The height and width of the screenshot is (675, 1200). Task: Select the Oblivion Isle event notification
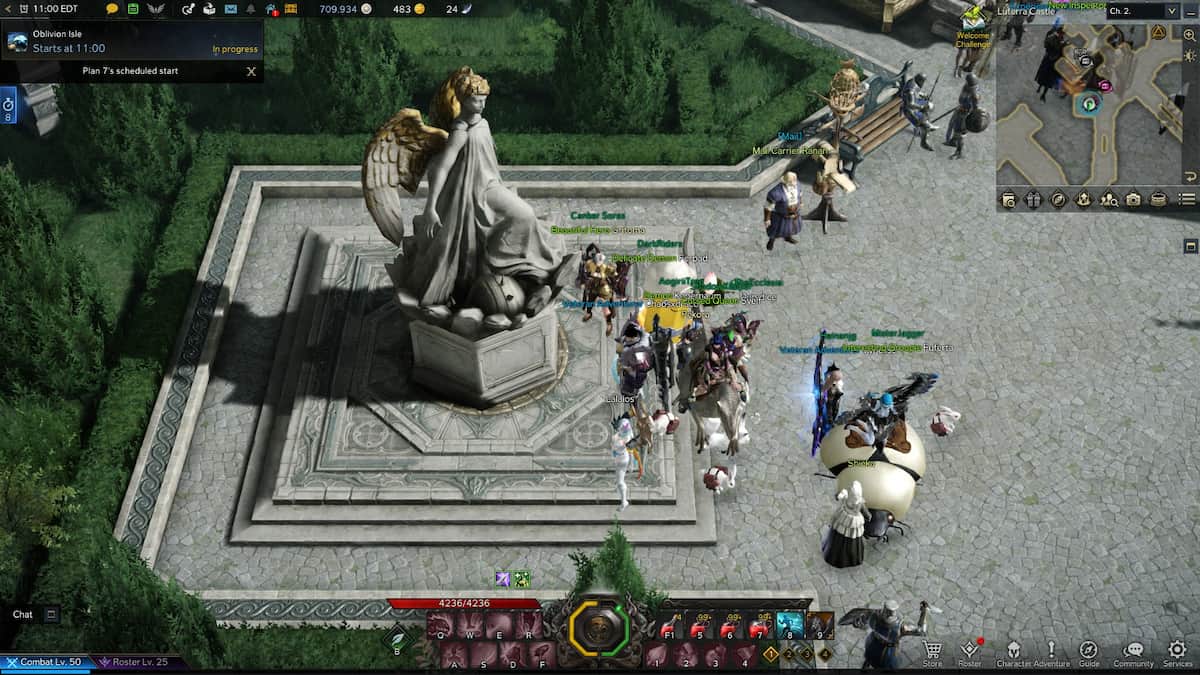[x=130, y=41]
